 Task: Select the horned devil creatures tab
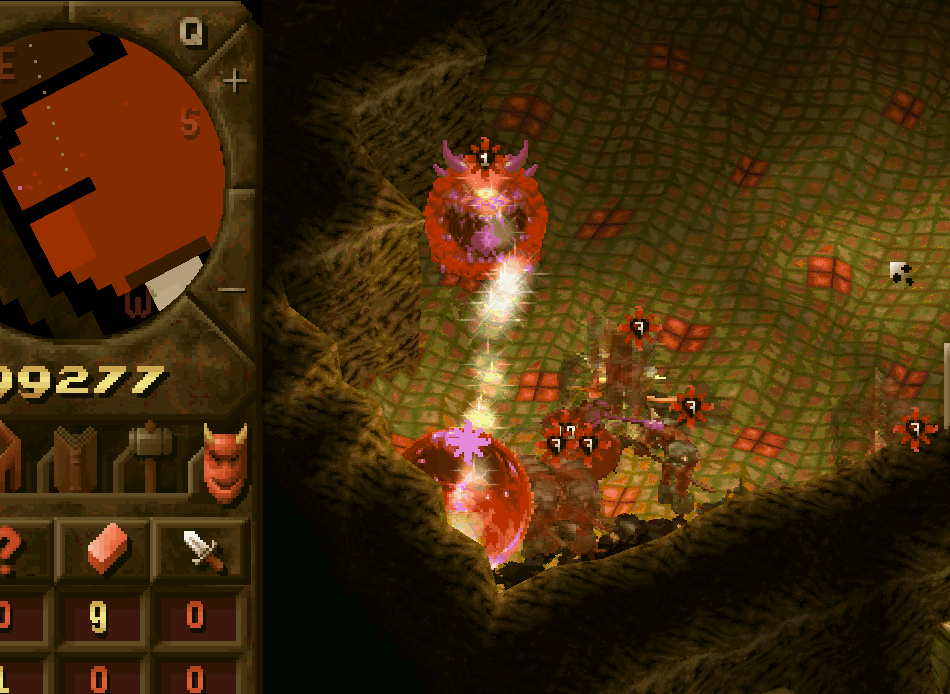[x=224, y=459]
